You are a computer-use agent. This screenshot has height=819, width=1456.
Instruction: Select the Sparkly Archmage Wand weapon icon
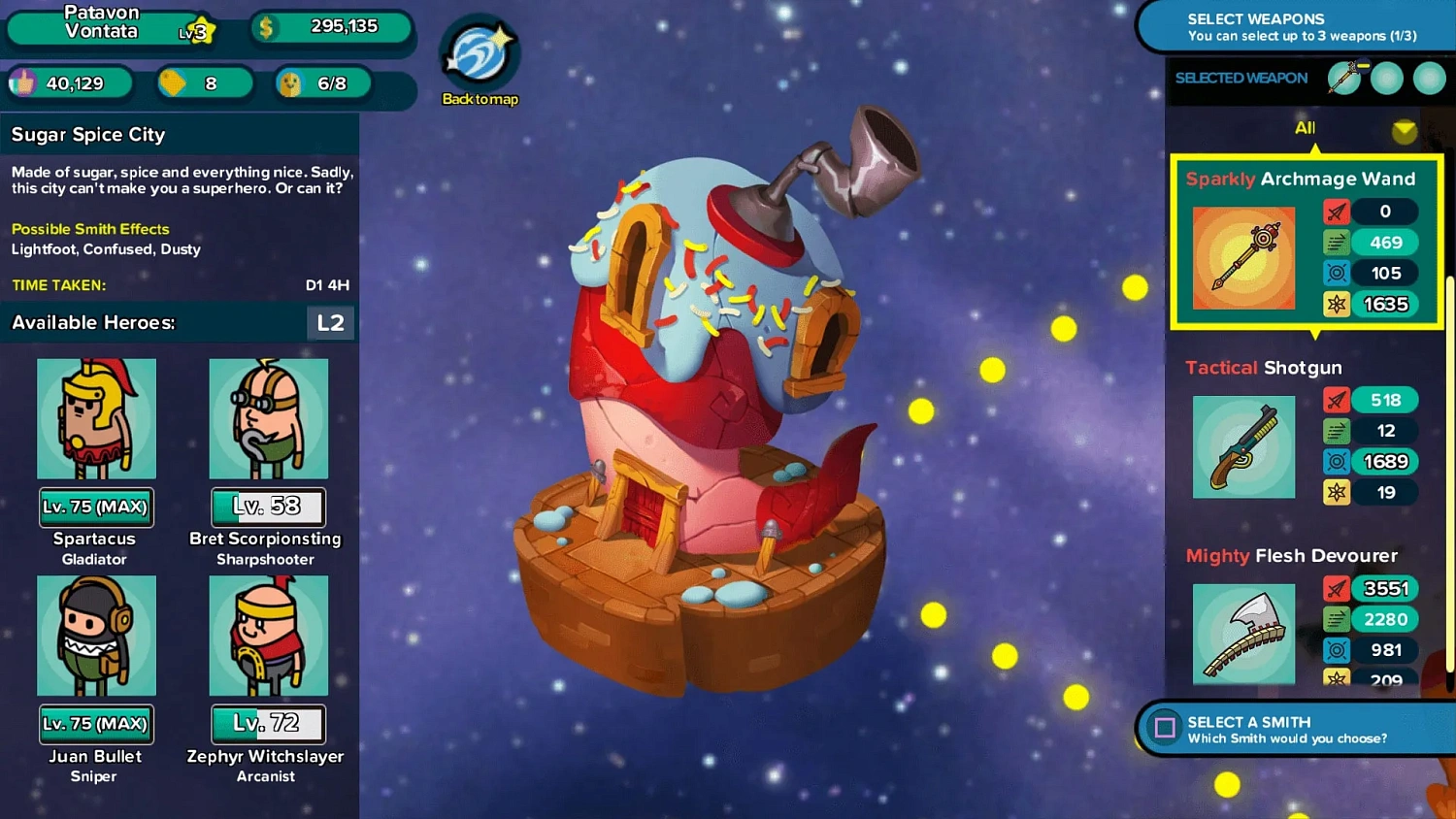point(1243,257)
